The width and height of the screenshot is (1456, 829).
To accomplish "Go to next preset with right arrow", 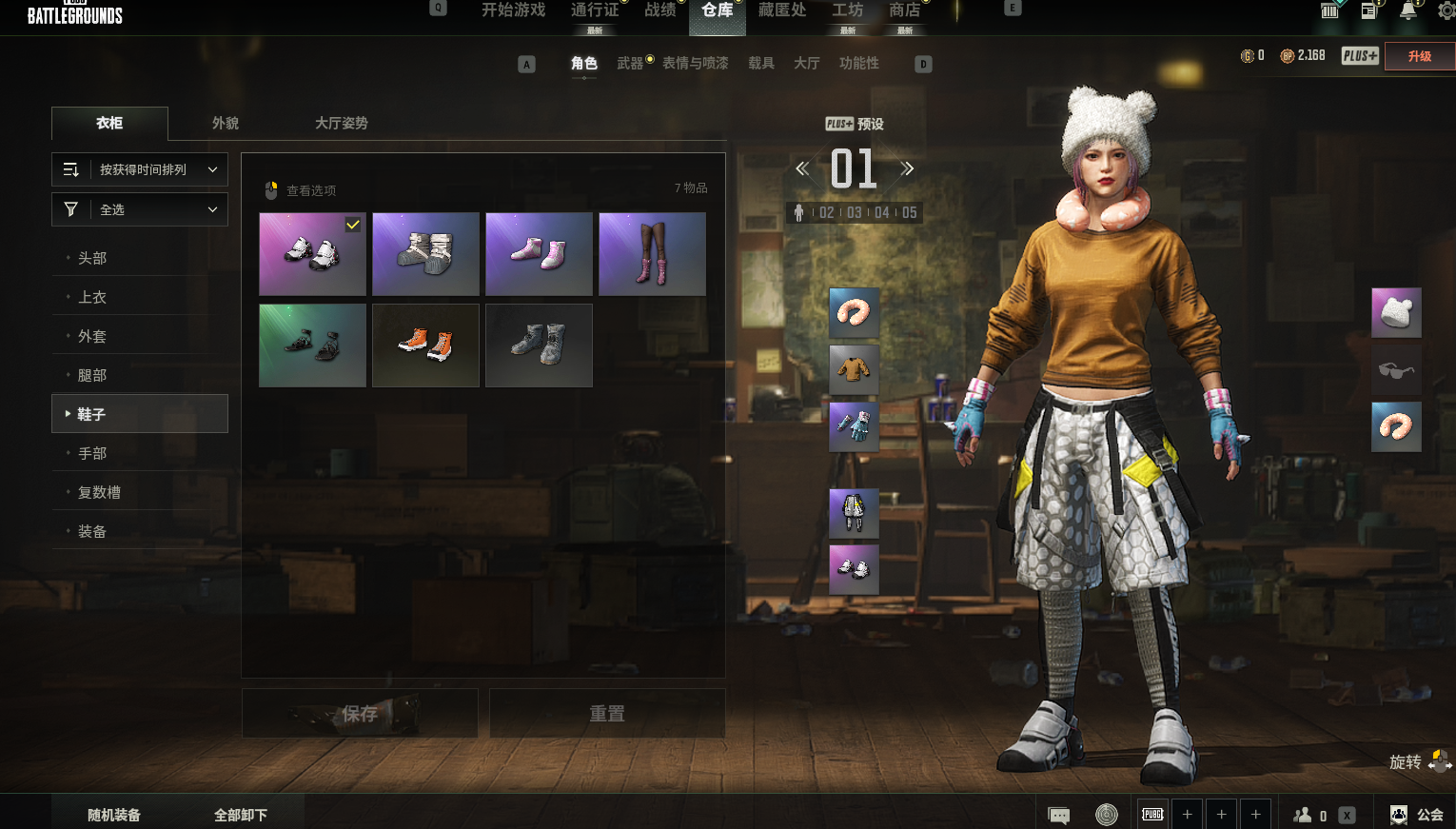I will (907, 168).
